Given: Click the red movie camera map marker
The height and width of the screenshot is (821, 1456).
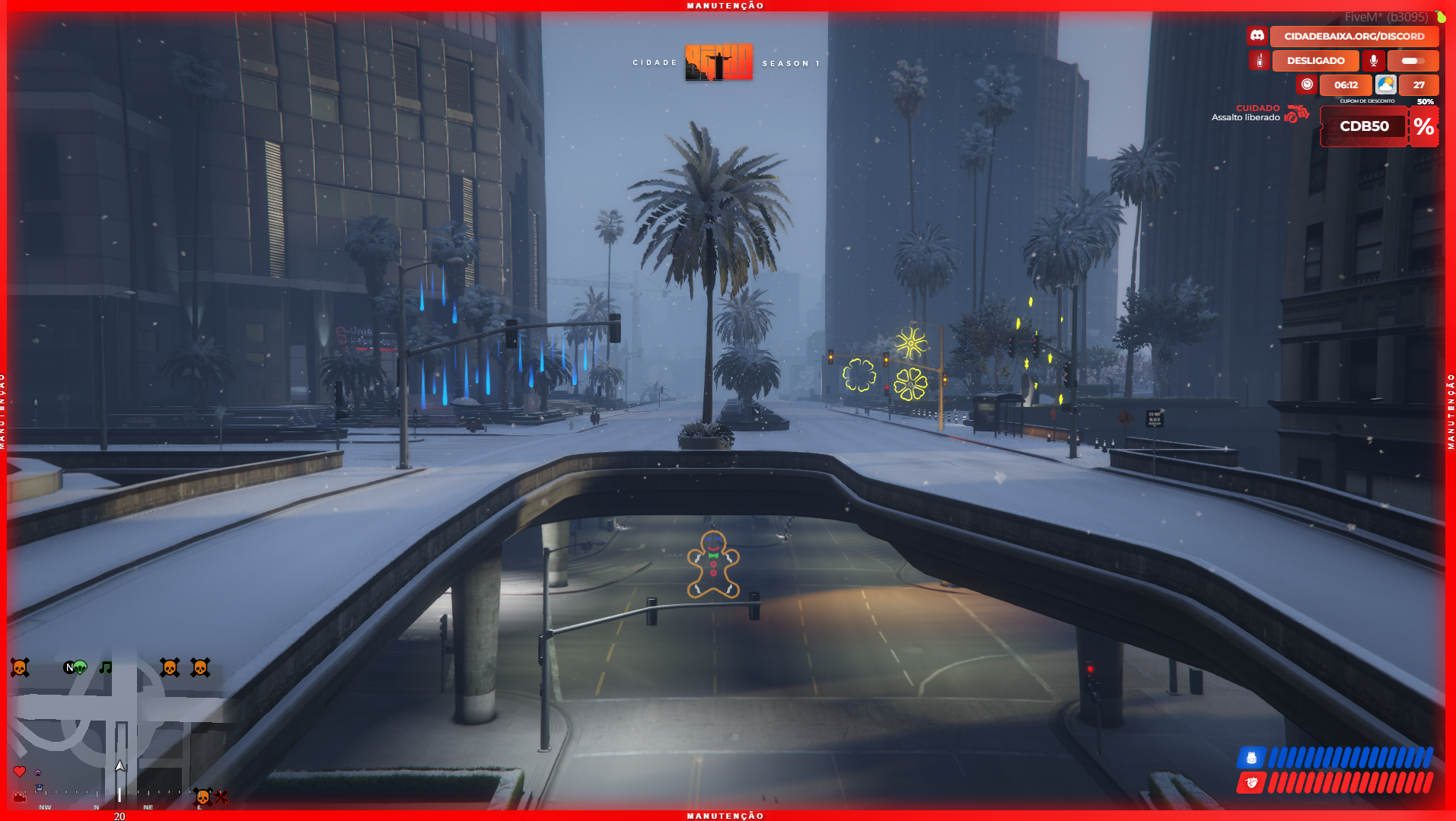Looking at the screenshot, I should coord(20,797).
